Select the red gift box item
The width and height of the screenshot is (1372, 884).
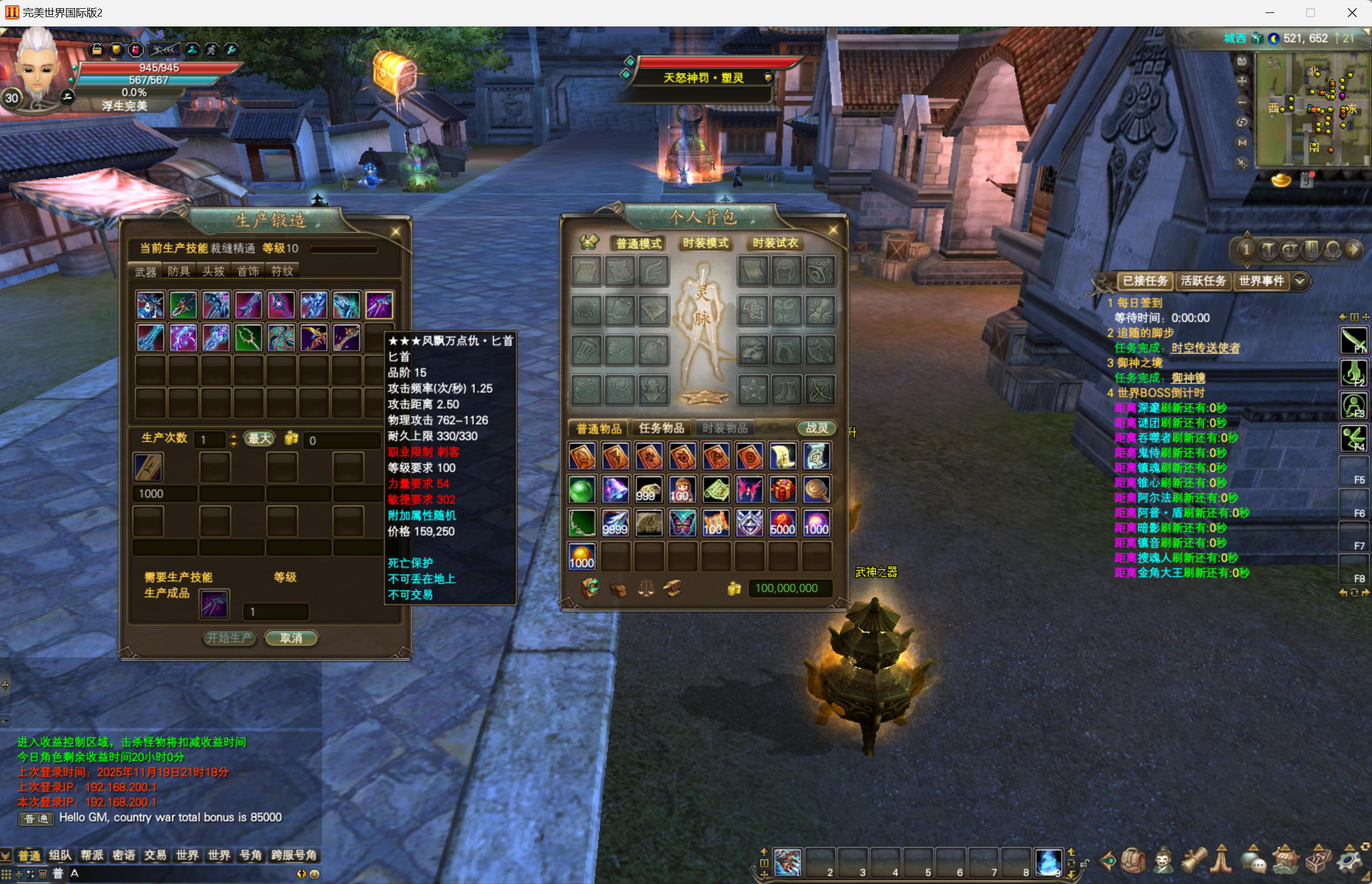tap(783, 490)
